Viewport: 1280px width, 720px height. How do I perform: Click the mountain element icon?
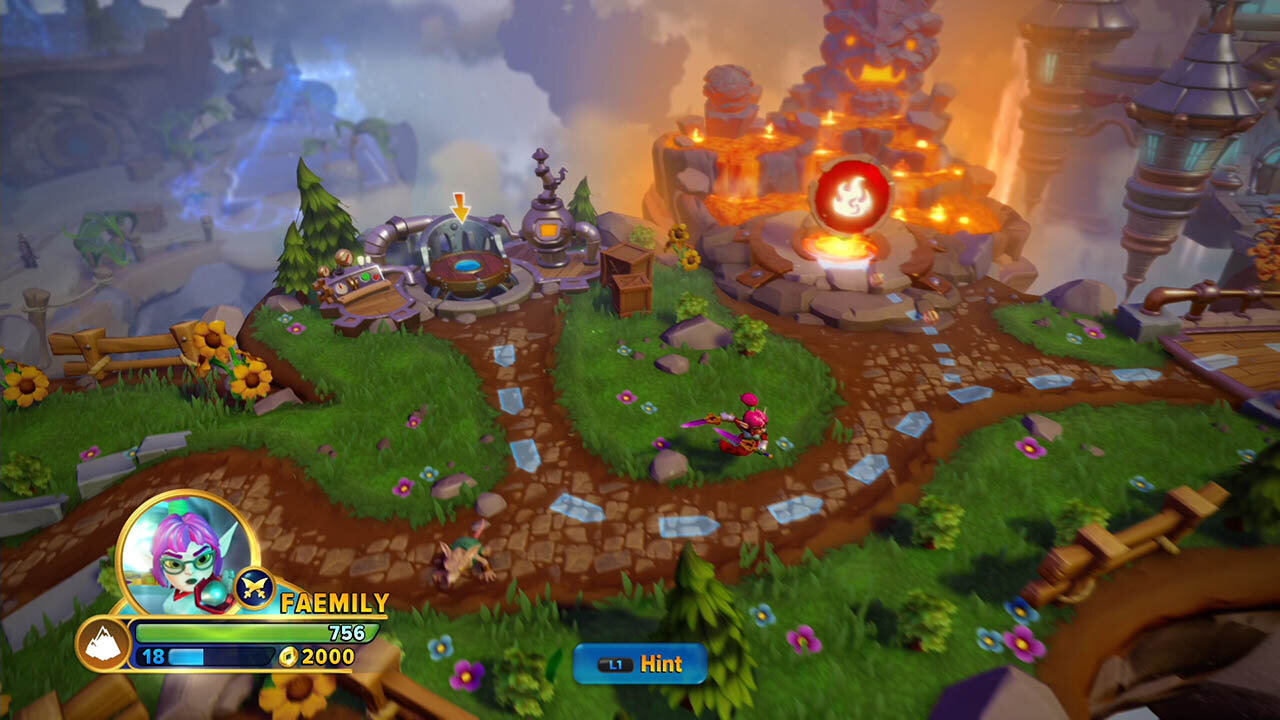pos(103,644)
